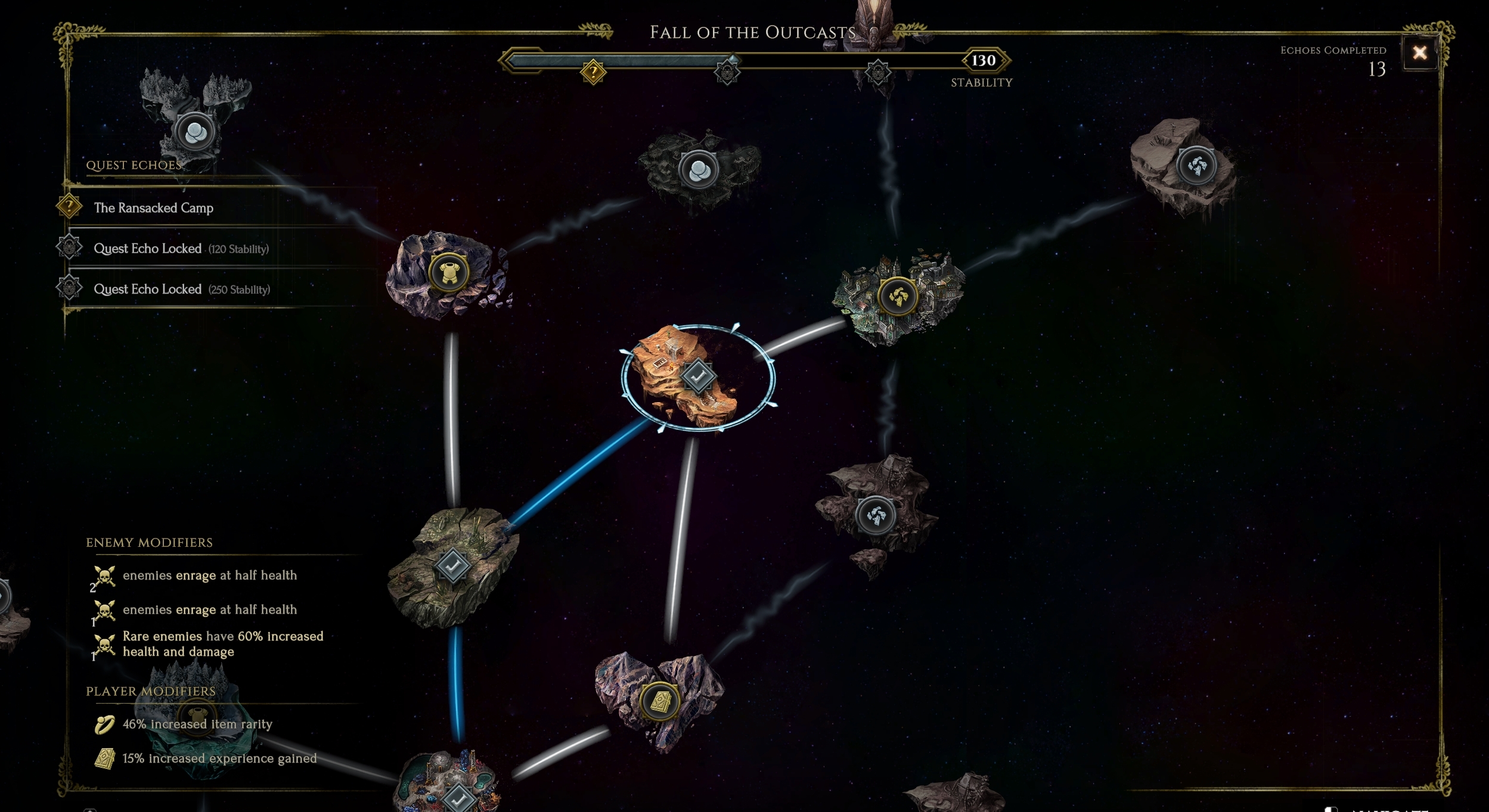1489x812 pixels.
Task: Choose the silver orb echo on the forested island
Action: (194, 132)
